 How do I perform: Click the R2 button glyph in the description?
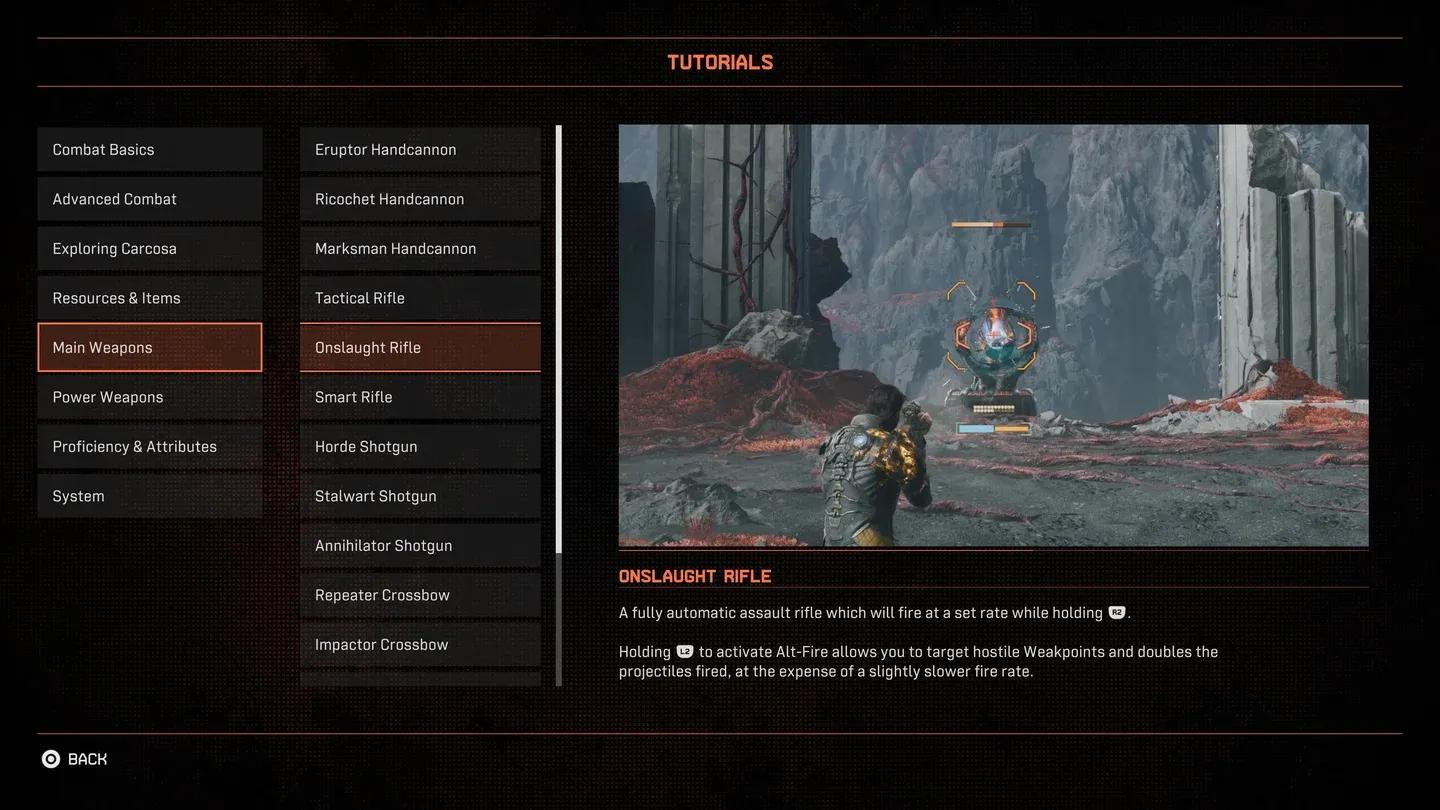[1116, 612]
